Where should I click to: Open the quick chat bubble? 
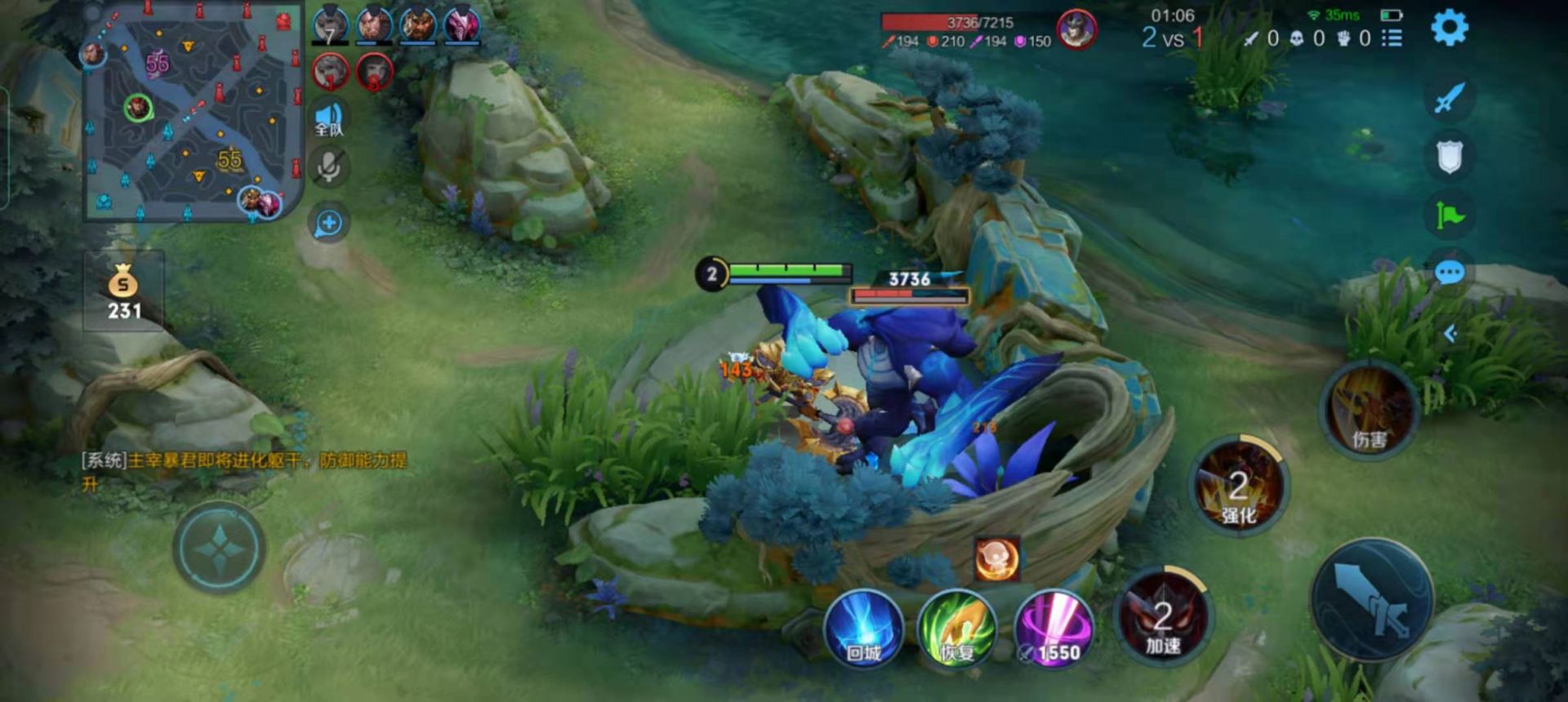pos(1450,273)
